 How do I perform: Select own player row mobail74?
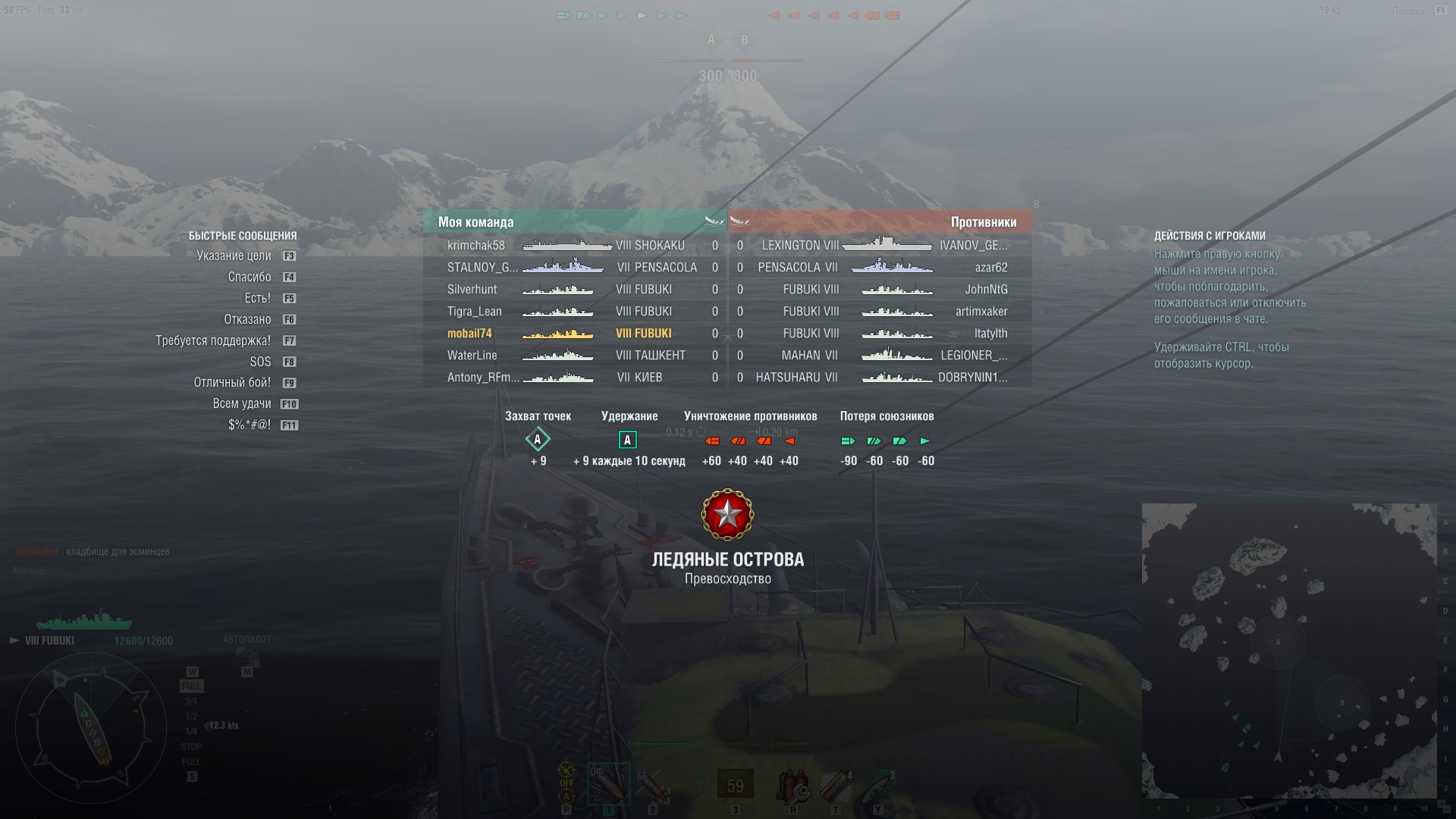click(x=469, y=334)
